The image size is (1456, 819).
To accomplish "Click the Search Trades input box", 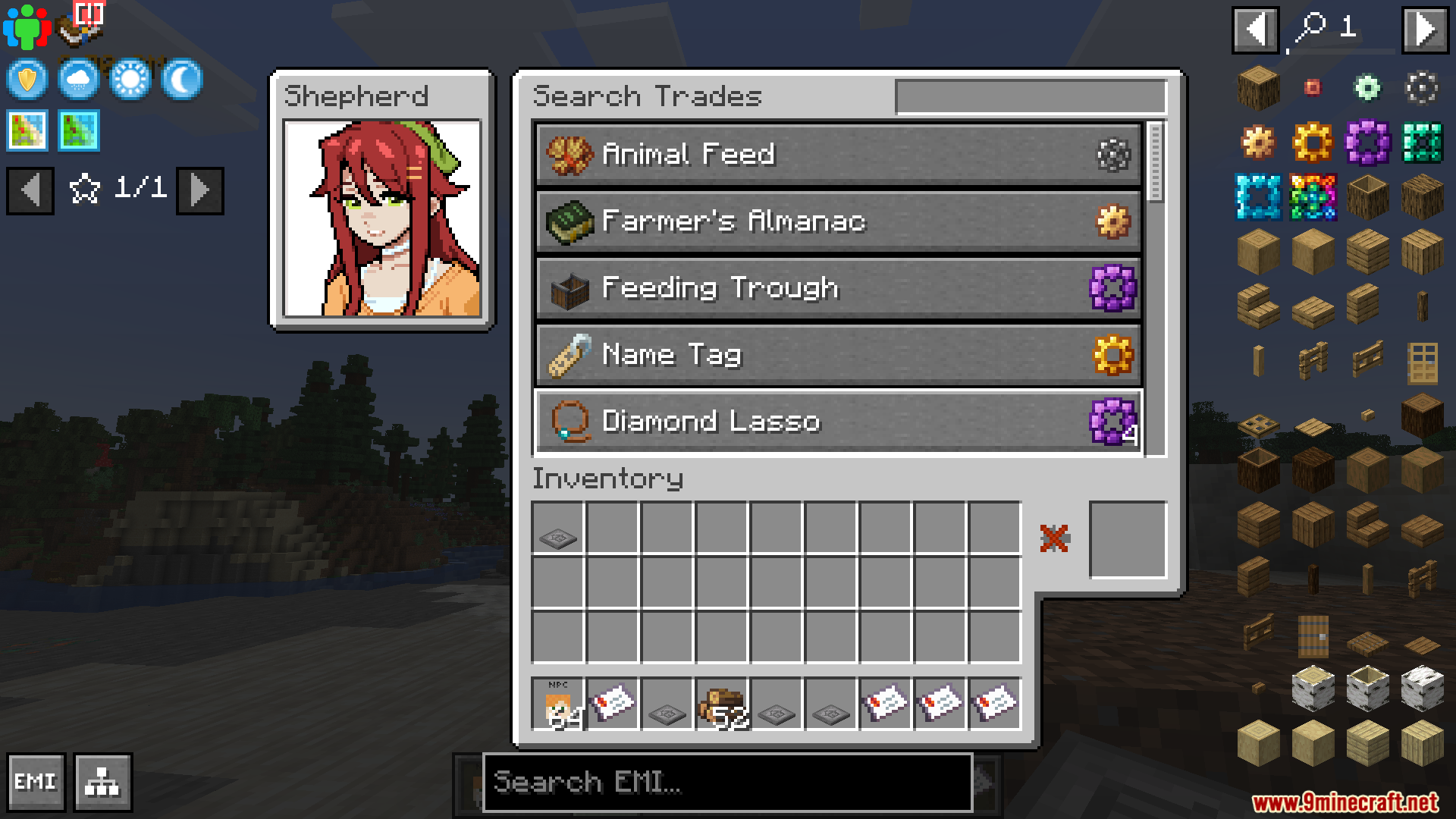I will pyautogui.click(x=1031, y=97).
